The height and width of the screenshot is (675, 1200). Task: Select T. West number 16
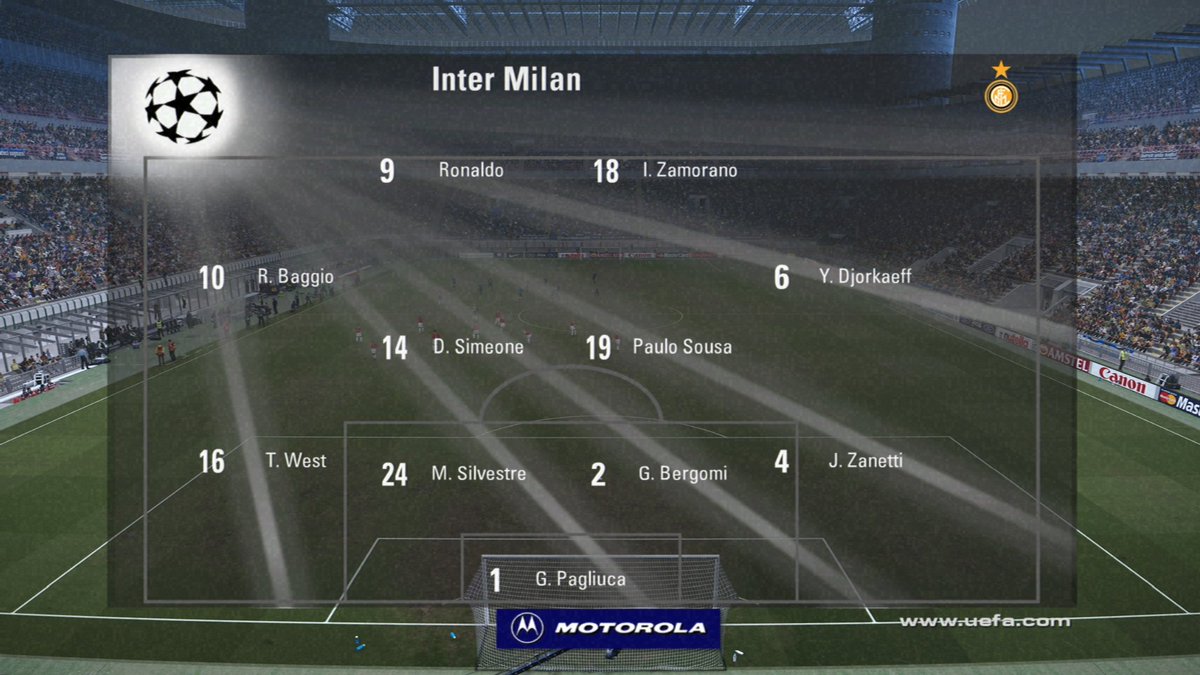coord(295,461)
